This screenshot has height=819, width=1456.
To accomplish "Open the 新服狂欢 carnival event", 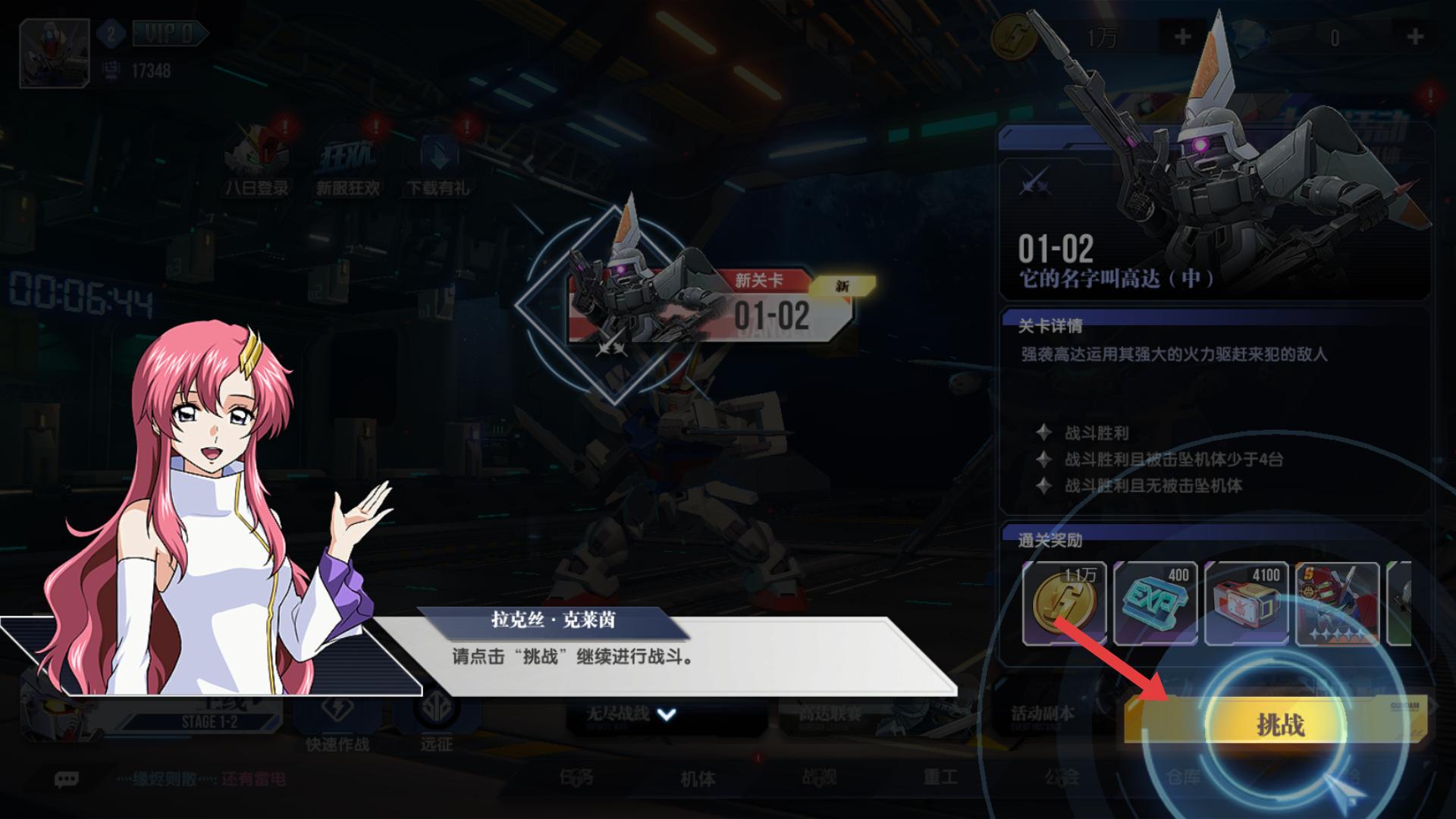I will [x=347, y=163].
